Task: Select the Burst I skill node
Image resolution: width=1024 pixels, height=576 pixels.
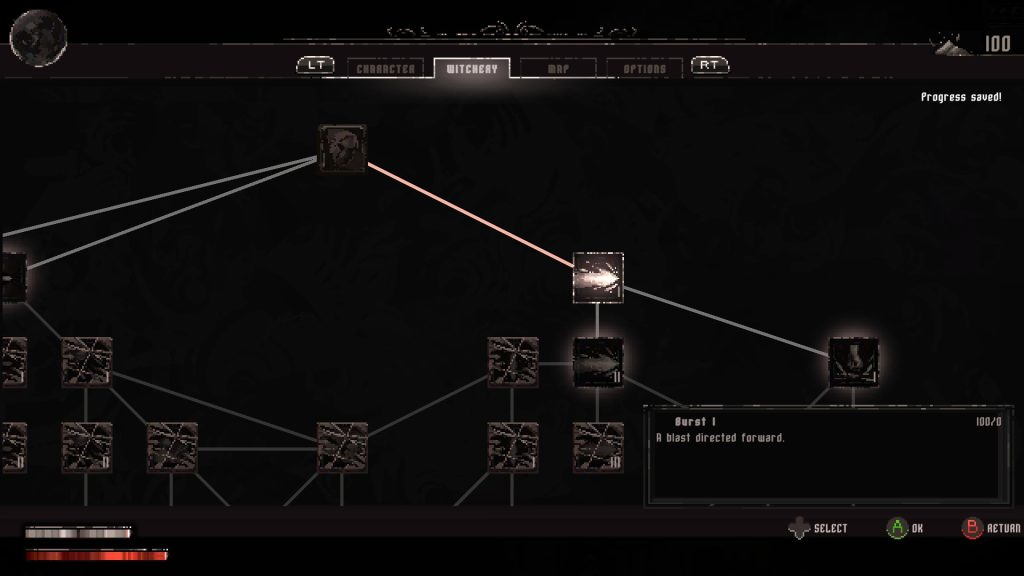Action: 598,278
